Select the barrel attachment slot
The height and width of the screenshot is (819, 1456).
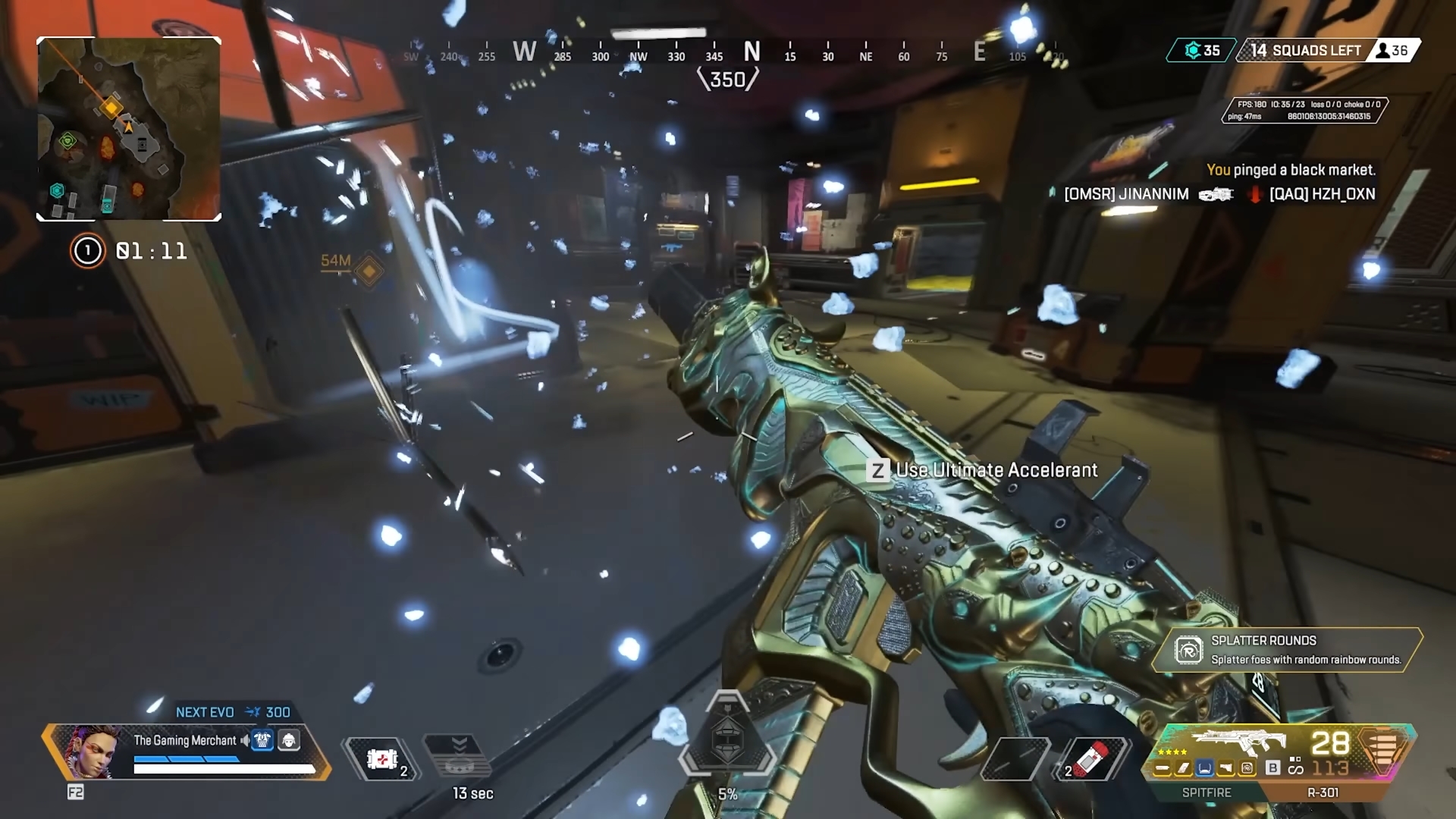point(1163,769)
